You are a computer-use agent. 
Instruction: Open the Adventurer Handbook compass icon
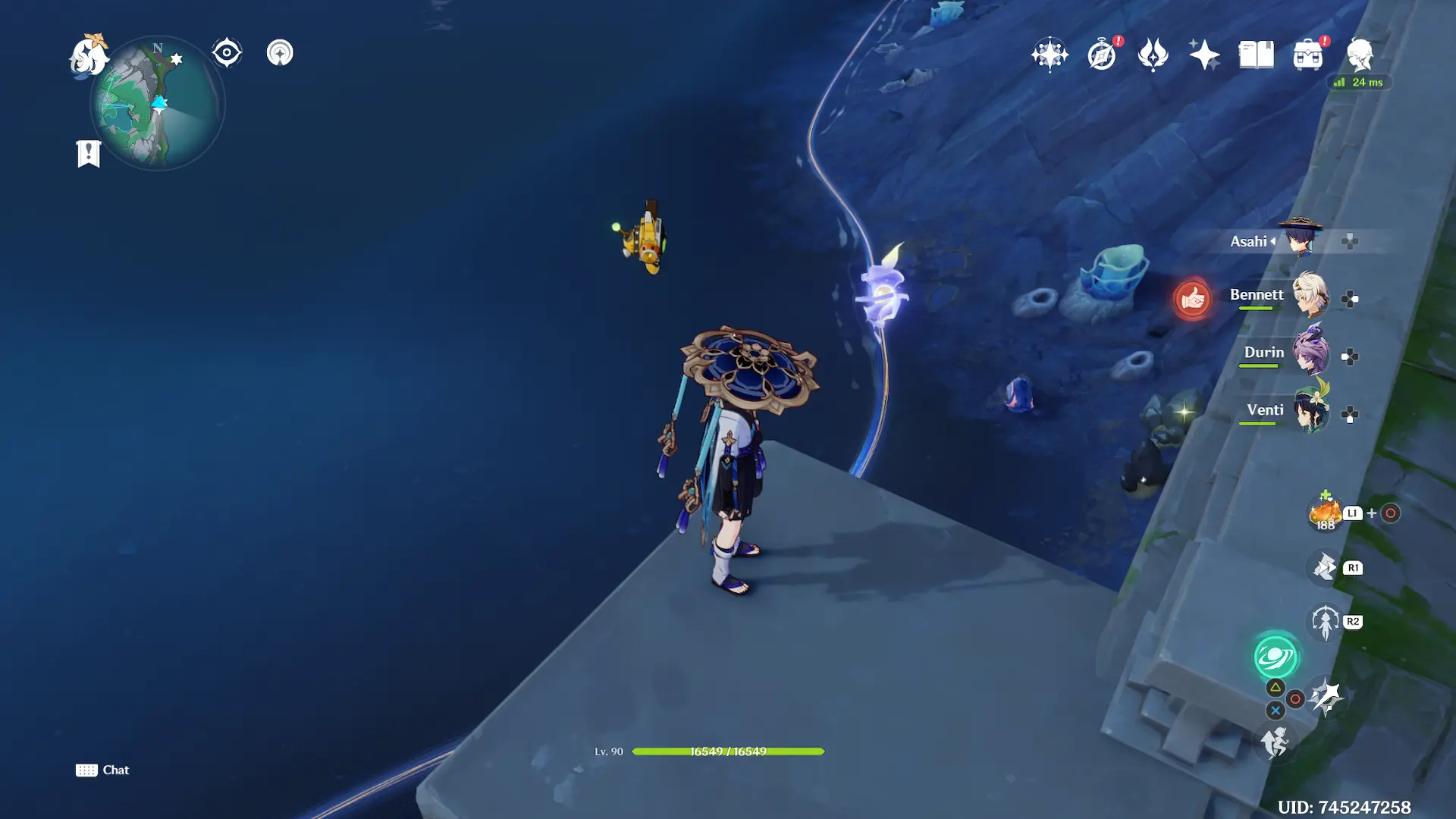pos(1102,55)
